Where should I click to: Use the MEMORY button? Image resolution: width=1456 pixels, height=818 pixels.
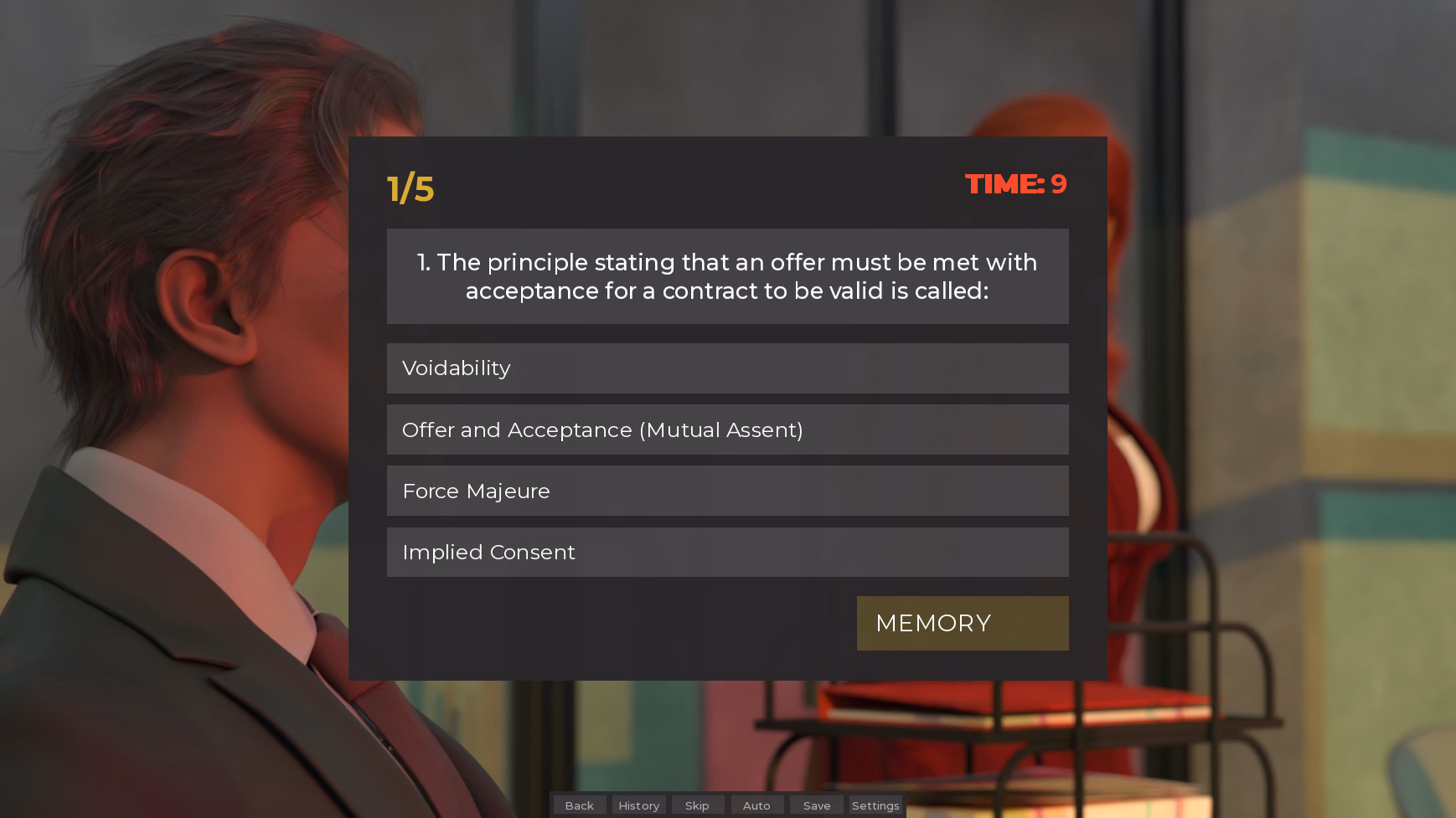[962, 624]
